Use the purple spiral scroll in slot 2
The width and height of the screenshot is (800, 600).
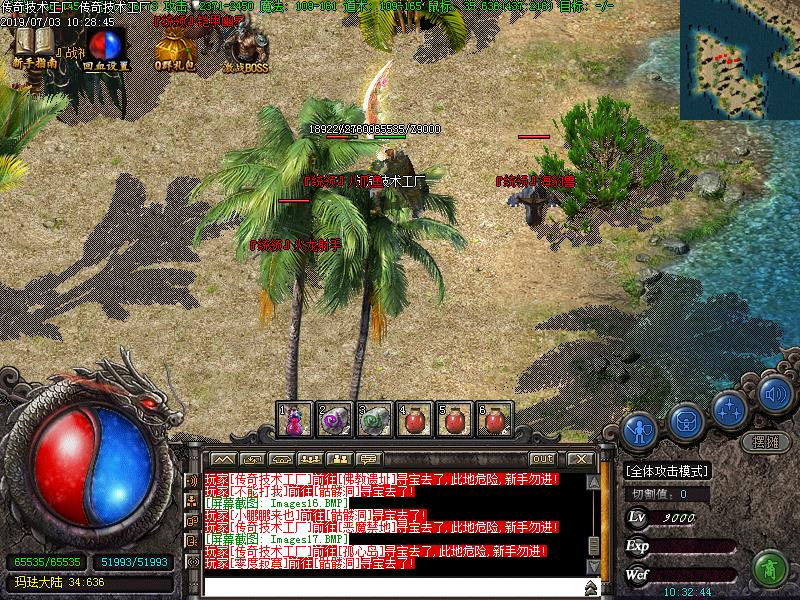point(334,419)
